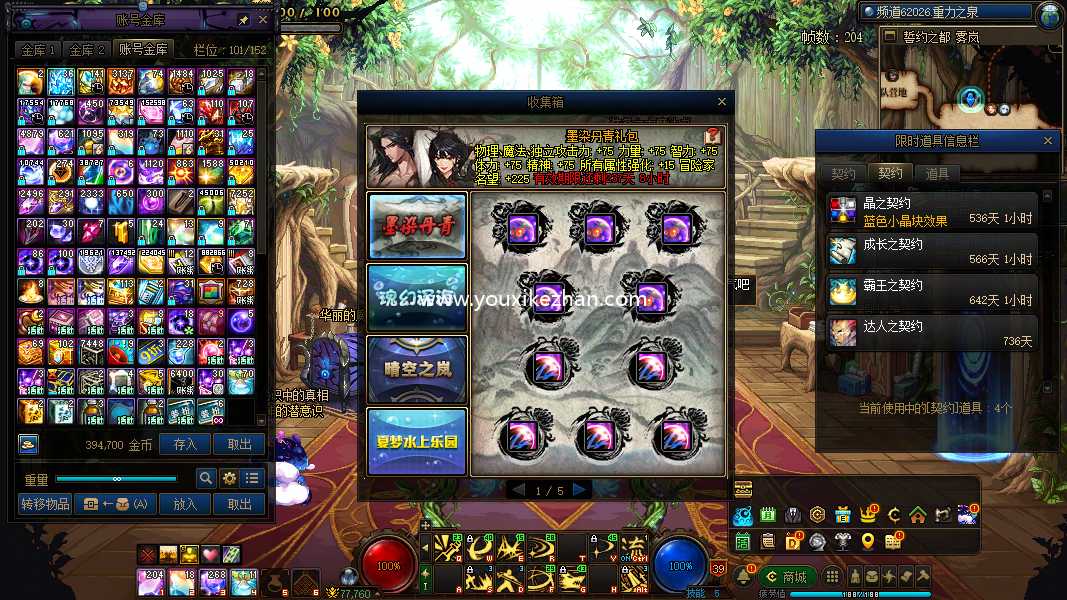Select the 达人之契约 contract row
Image resolution: width=1067 pixels, height=600 pixels.
click(x=932, y=334)
